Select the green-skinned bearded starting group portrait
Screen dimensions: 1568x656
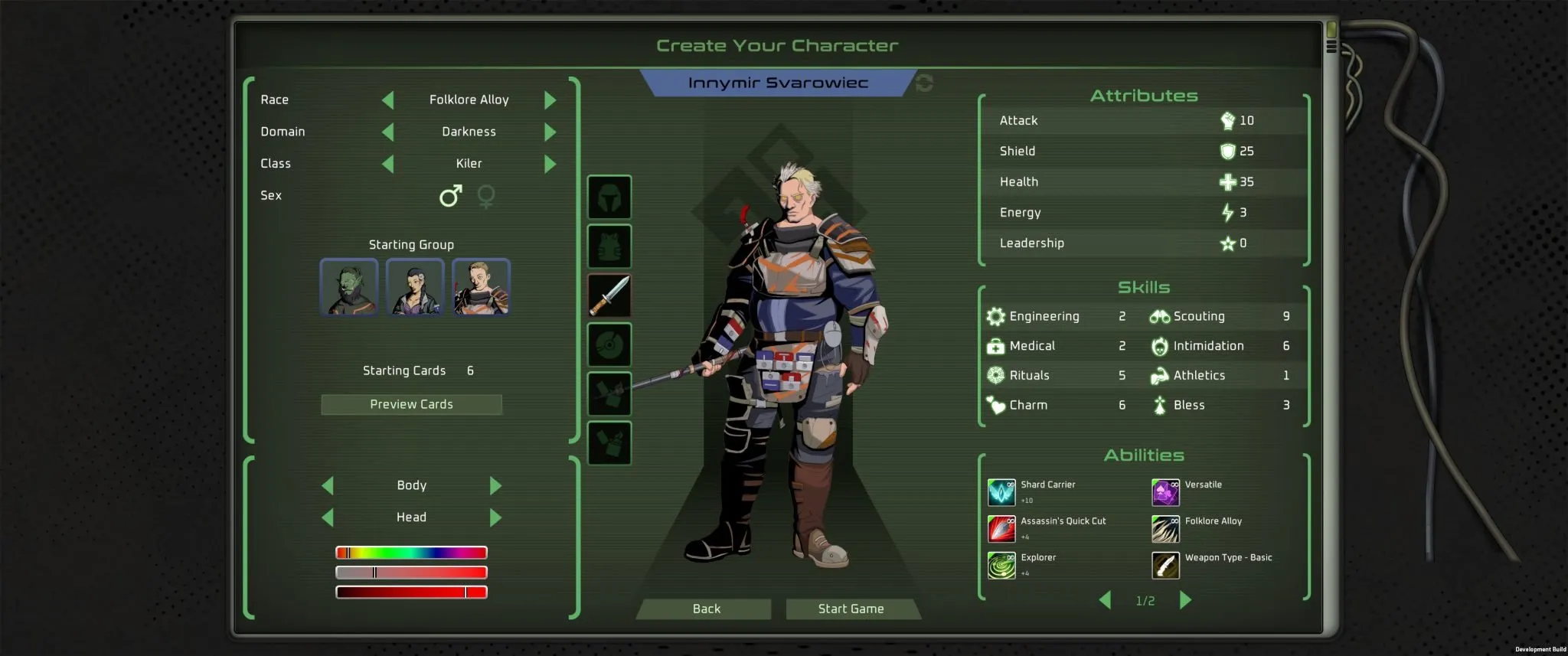(x=349, y=287)
